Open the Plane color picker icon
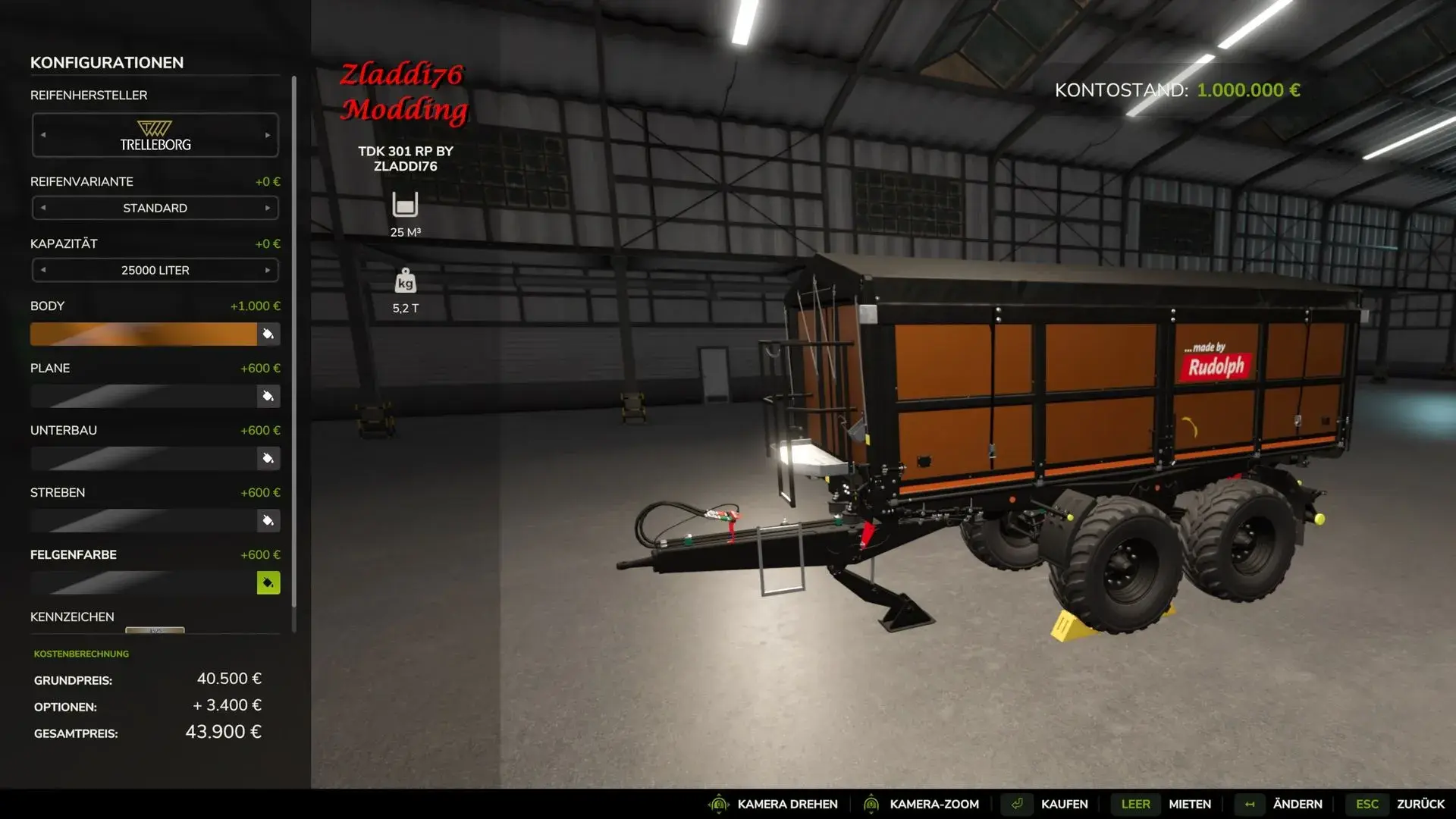The image size is (1456, 819). (x=268, y=396)
